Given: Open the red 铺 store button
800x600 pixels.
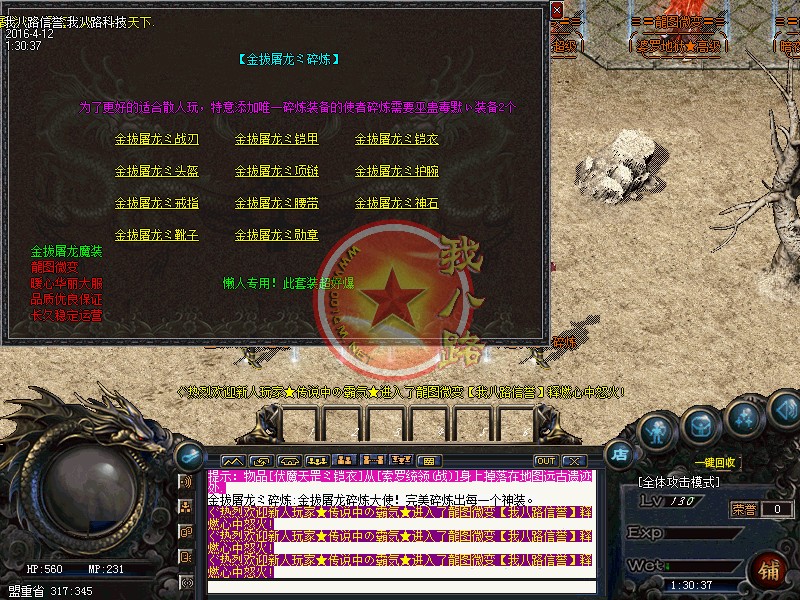Looking at the screenshot, I should pyautogui.click(x=770, y=571).
